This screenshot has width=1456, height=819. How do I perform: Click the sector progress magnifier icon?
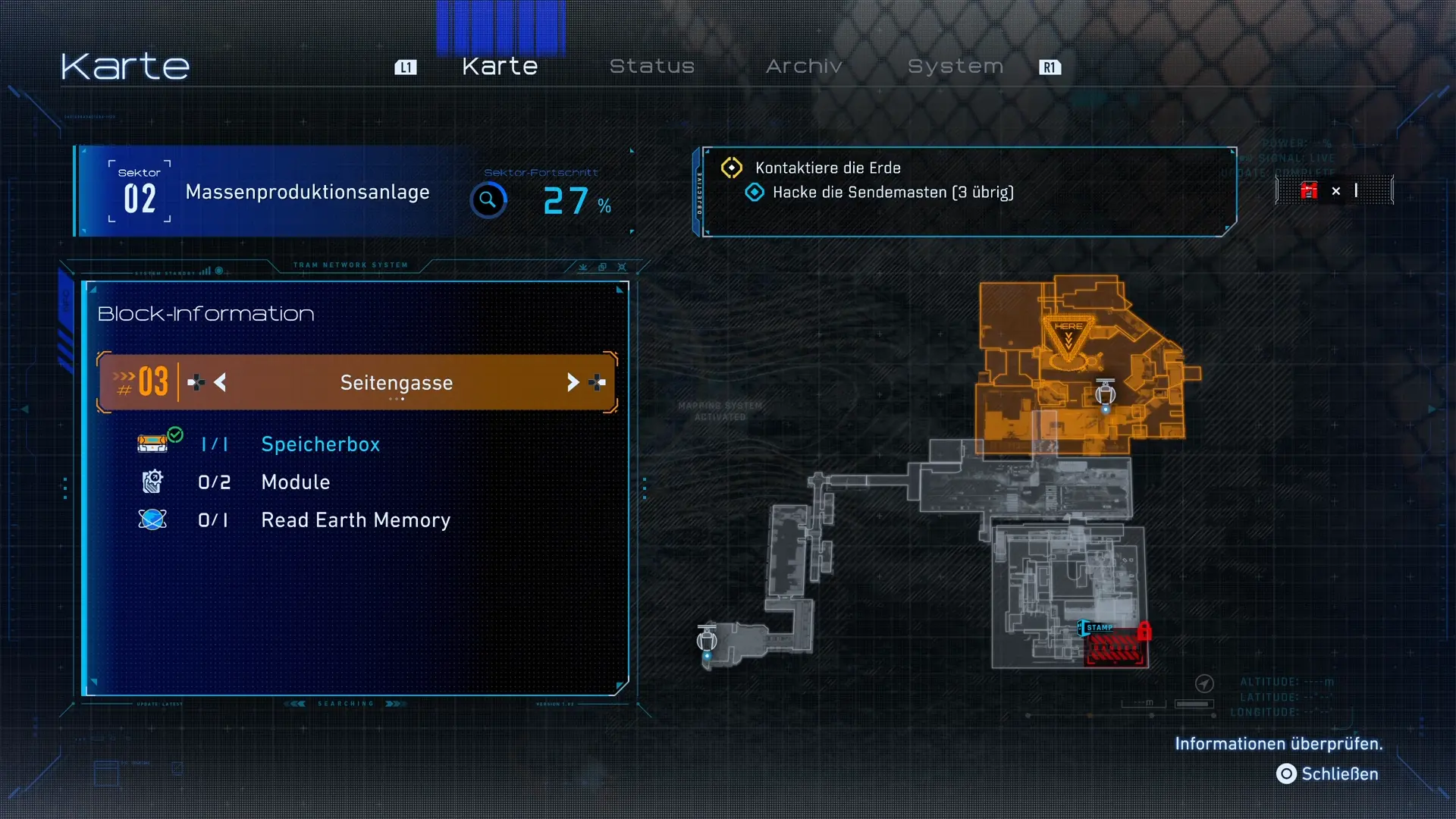click(x=488, y=200)
